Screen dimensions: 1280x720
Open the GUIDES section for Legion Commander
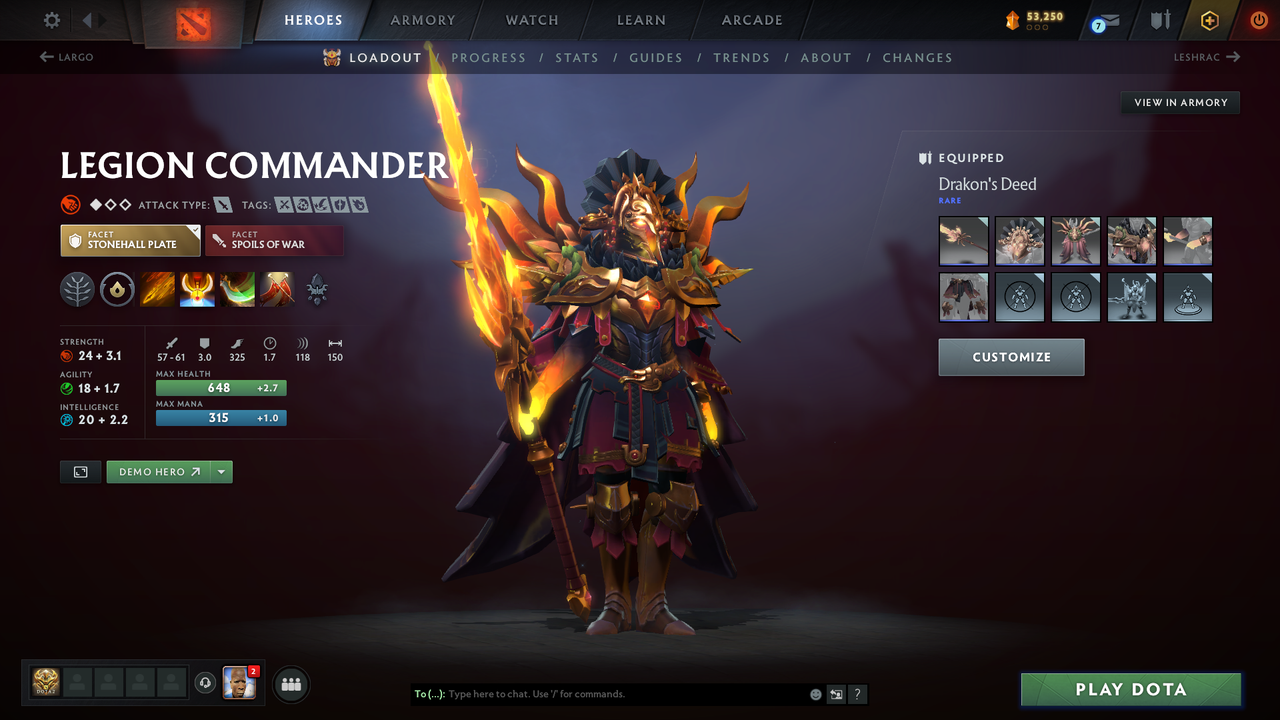pyautogui.click(x=656, y=57)
